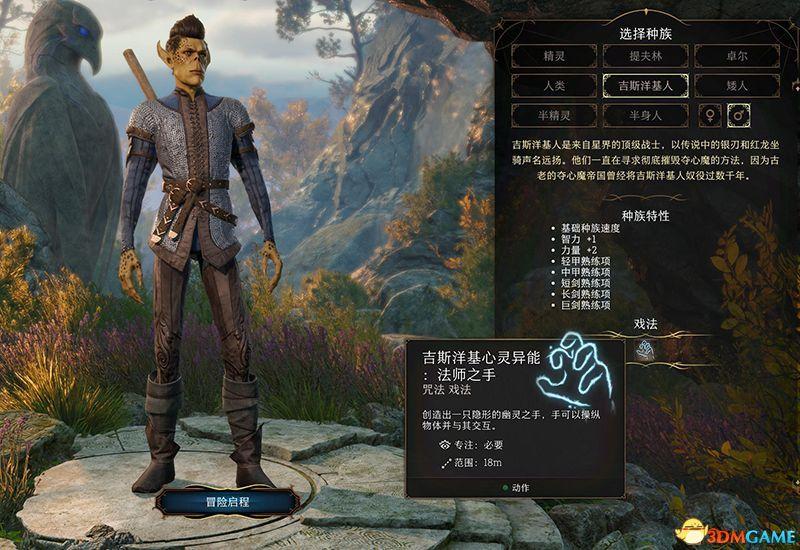This screenshot has width=800, height=550.
Task: Pick the 半身人 race option
Action: pos(644,115)
